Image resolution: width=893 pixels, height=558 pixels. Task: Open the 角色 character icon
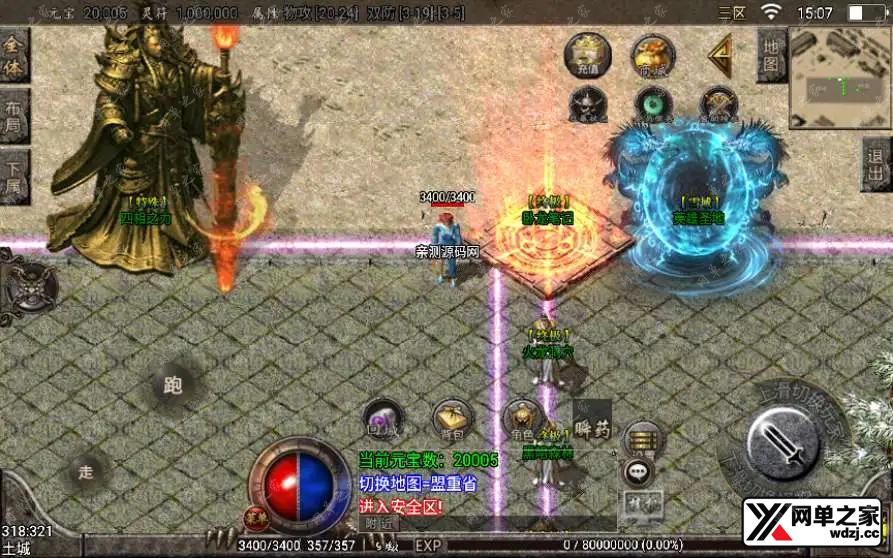(x=521, y=418)
